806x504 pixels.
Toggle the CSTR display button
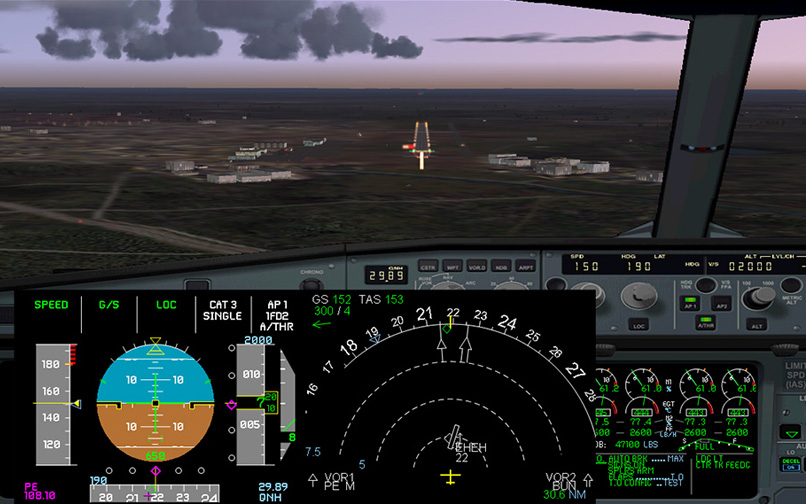click(x=428, y=268)
